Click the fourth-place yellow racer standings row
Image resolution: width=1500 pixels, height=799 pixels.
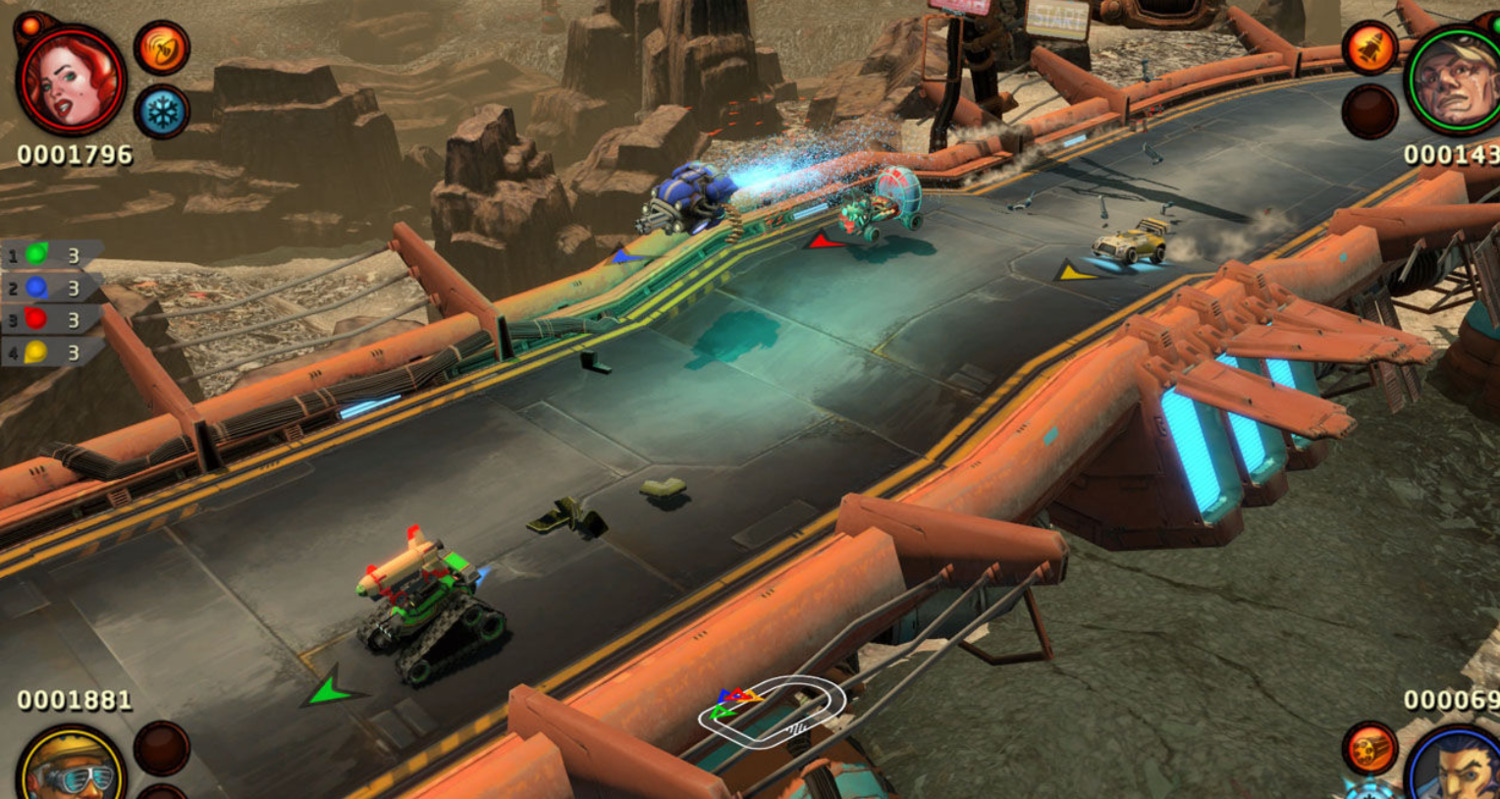point(52,352)
